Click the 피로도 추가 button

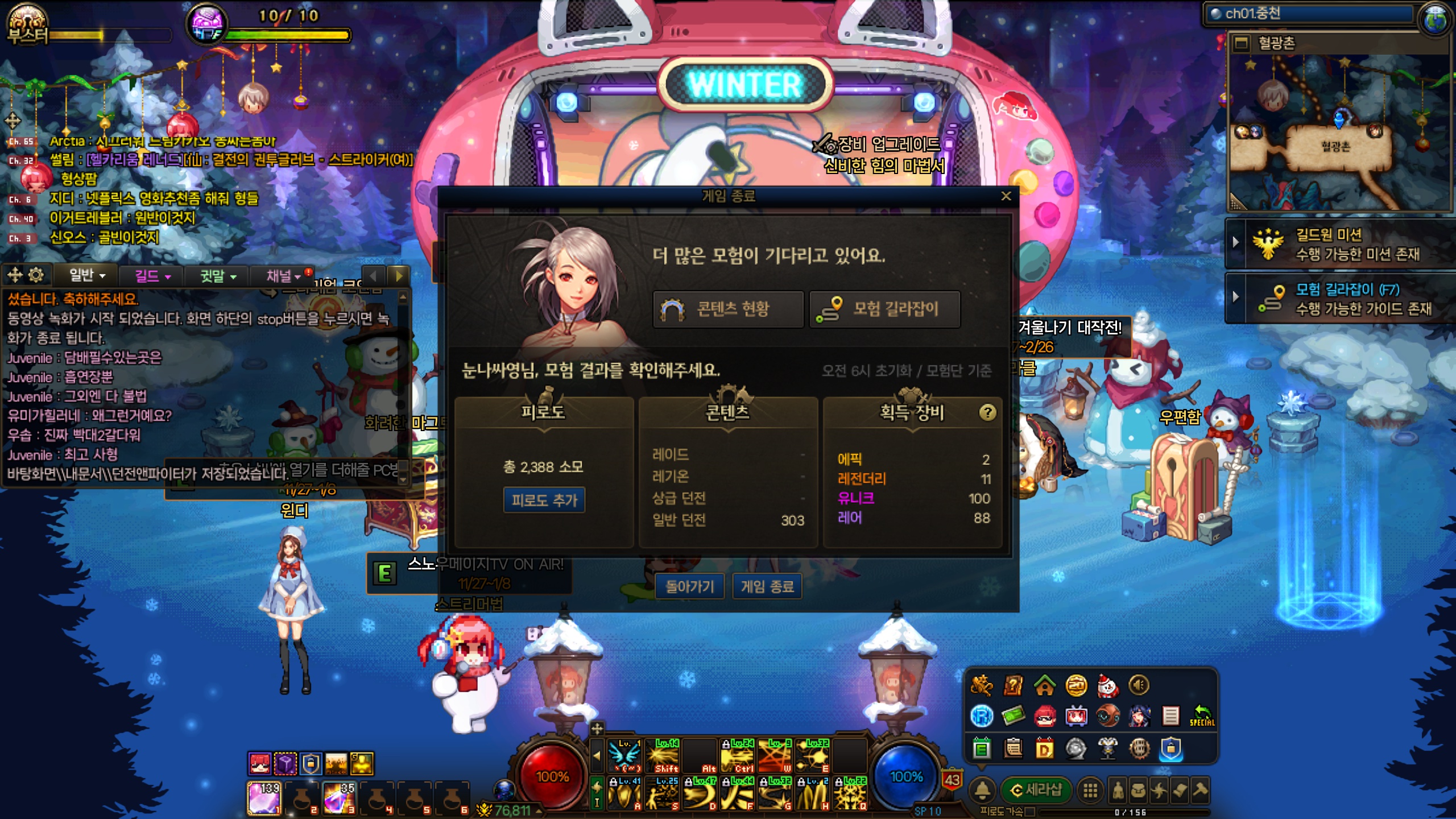click(x=544, y=500)
